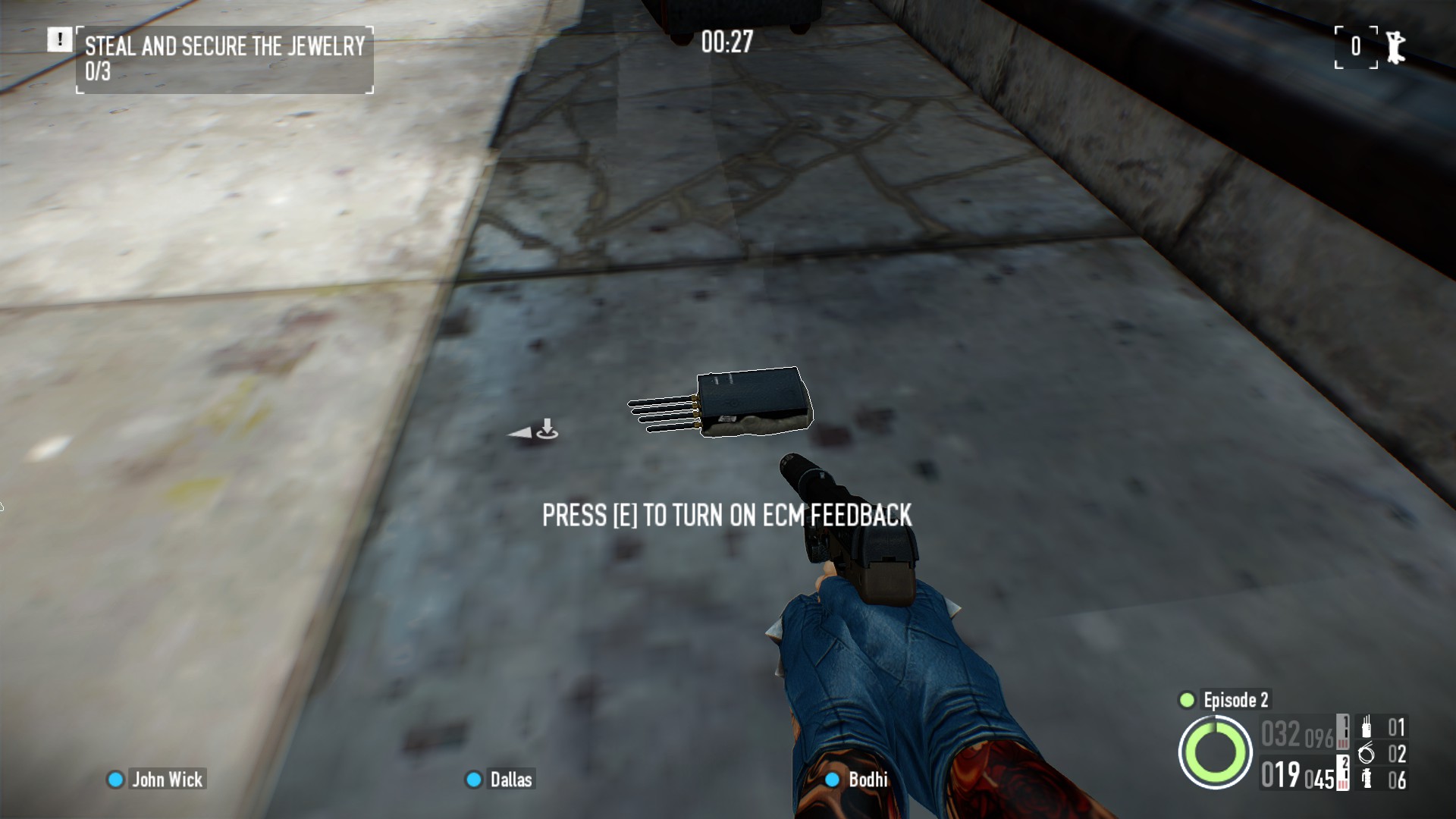The width and height of the screenshot is (1456, 819).
Task: Click the ECM jammer equipment icon
Action: (x=1367, y=726)
